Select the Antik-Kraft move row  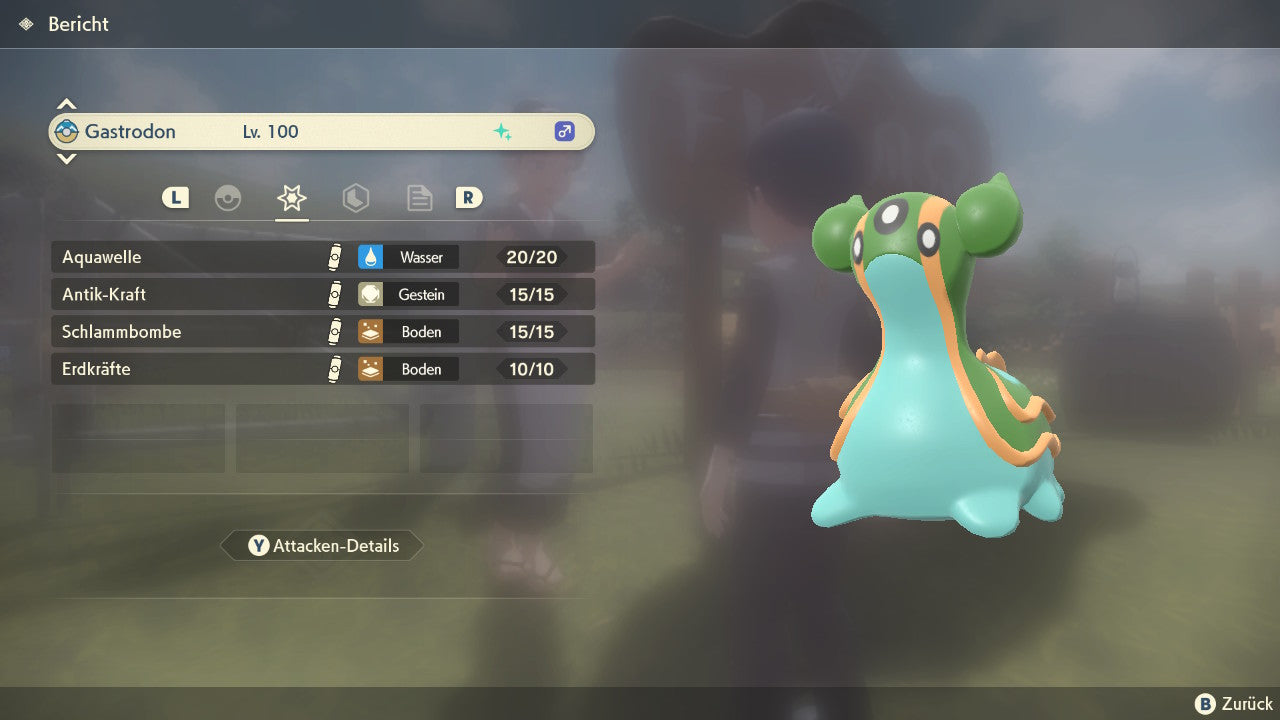[322, 295]
